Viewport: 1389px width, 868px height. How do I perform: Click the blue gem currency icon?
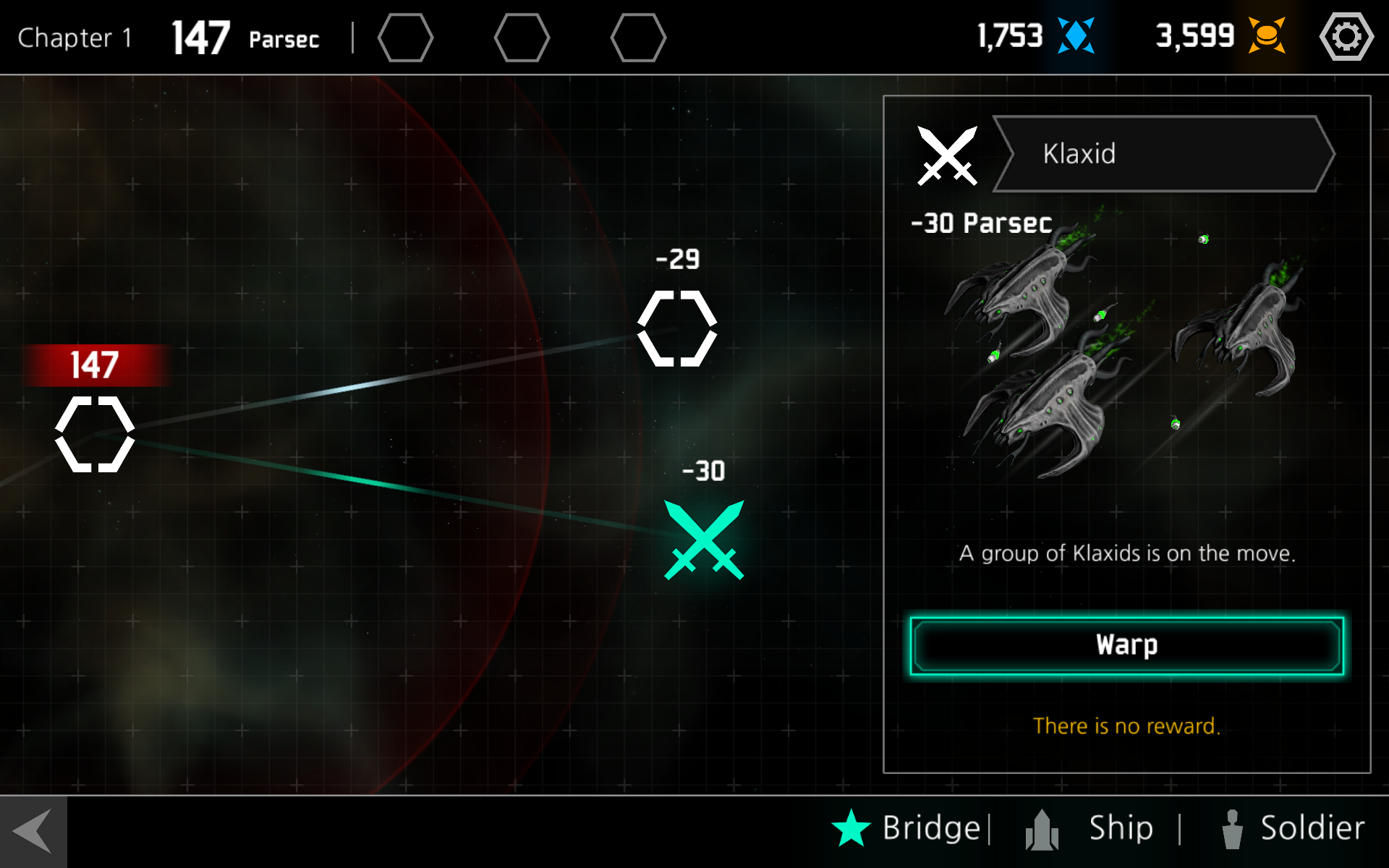1076,35
